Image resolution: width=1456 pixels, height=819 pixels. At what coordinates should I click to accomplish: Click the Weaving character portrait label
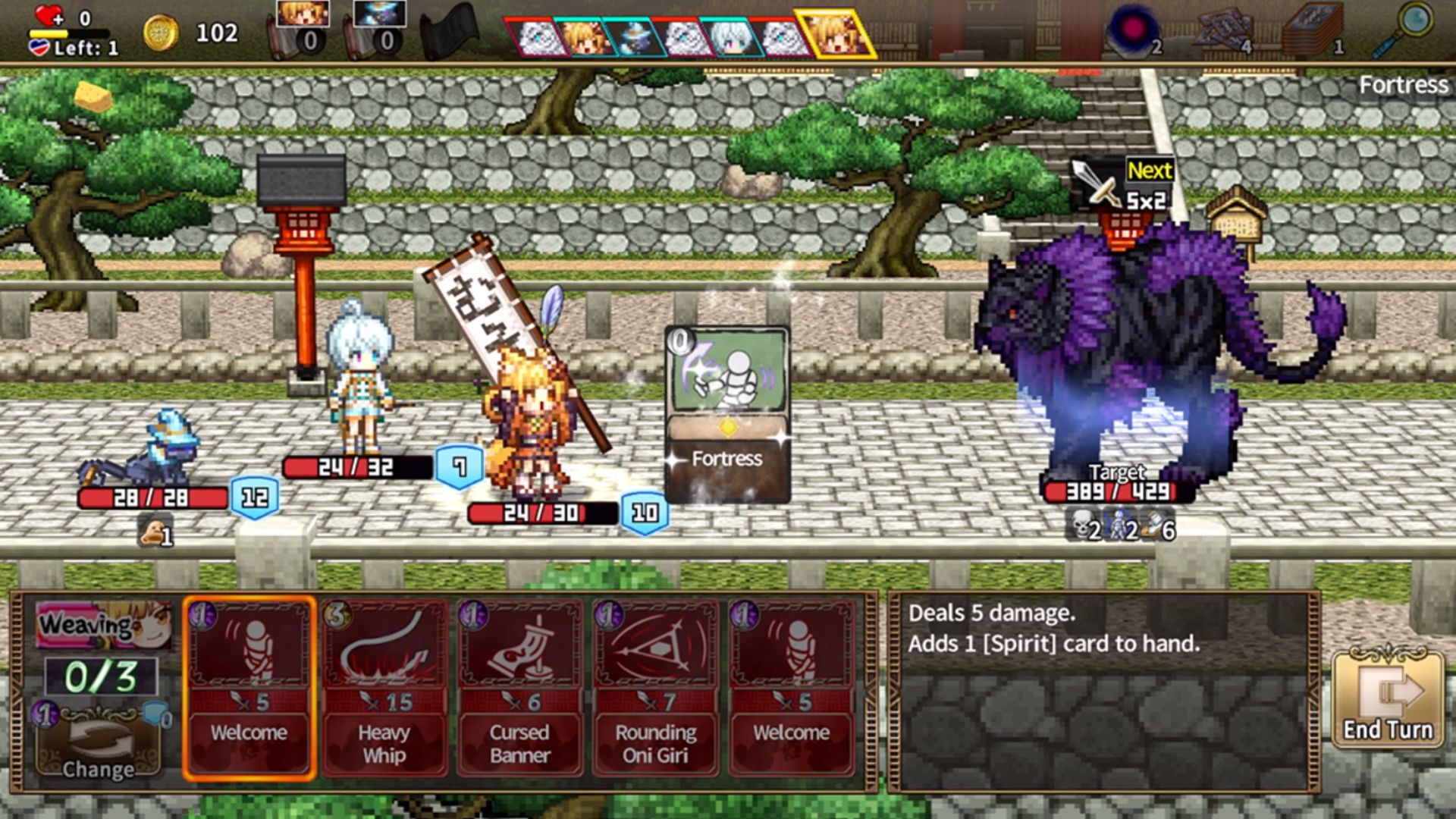[x=103, y=625]
